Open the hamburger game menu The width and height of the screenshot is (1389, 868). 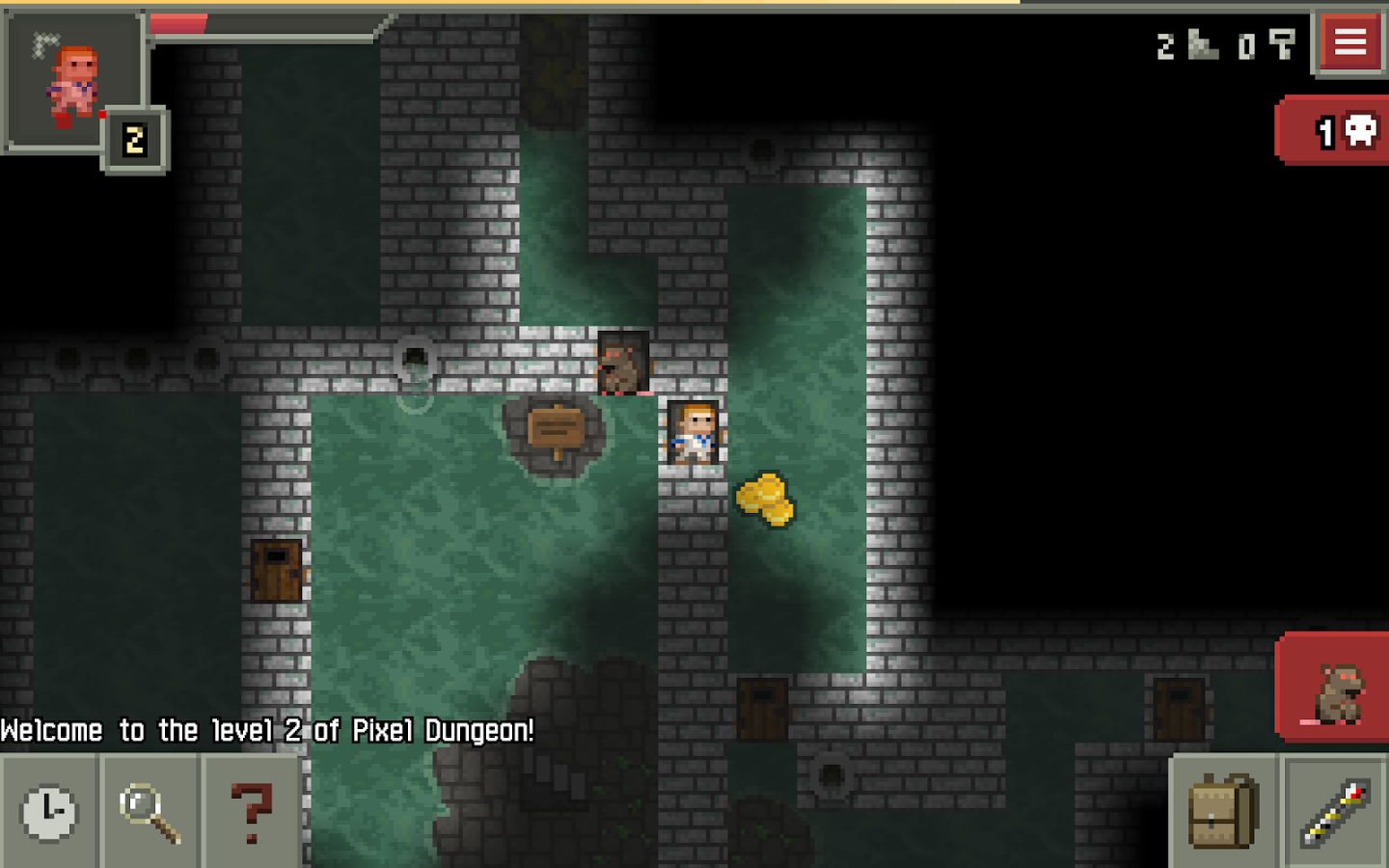[x=1349, y=42]
